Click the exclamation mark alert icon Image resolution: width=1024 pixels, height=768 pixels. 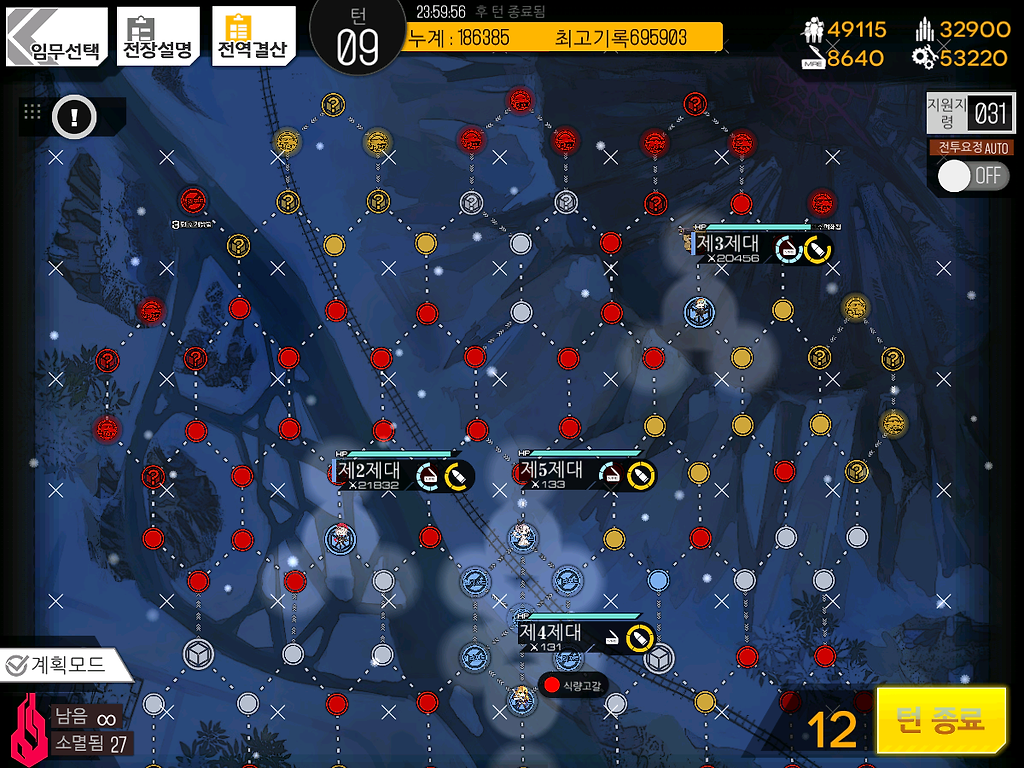point(73,118)
